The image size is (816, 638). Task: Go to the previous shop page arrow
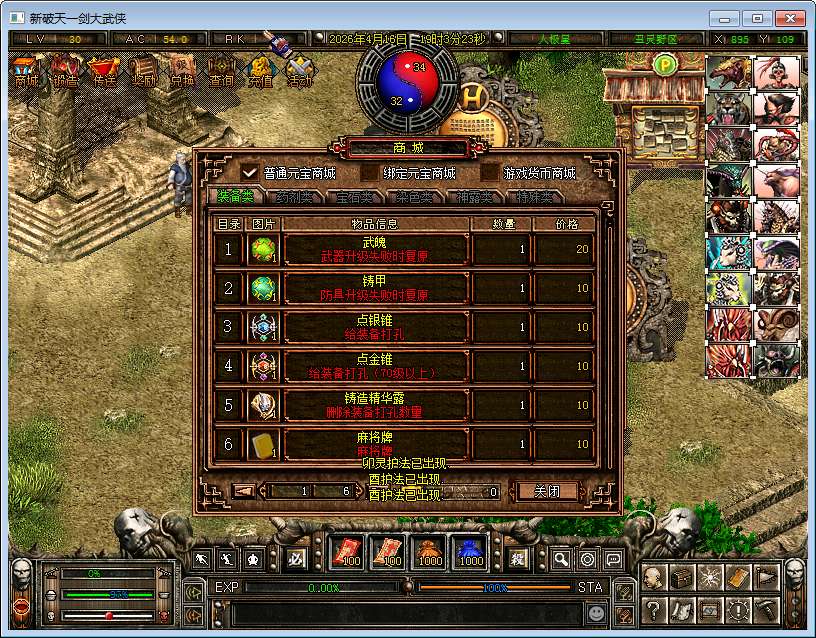point(244,491)
